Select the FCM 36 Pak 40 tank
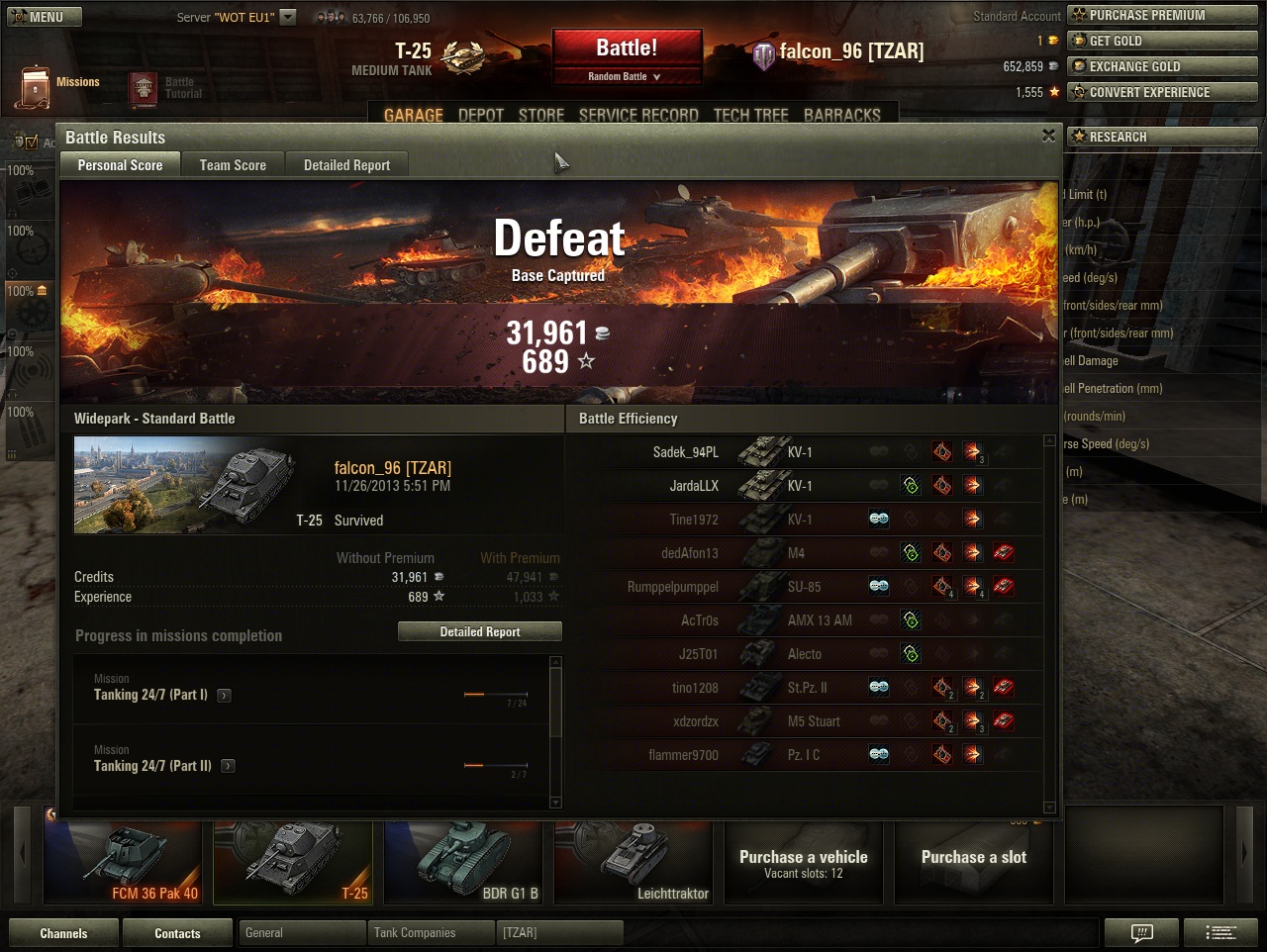1267x952 pixels. 123,862
